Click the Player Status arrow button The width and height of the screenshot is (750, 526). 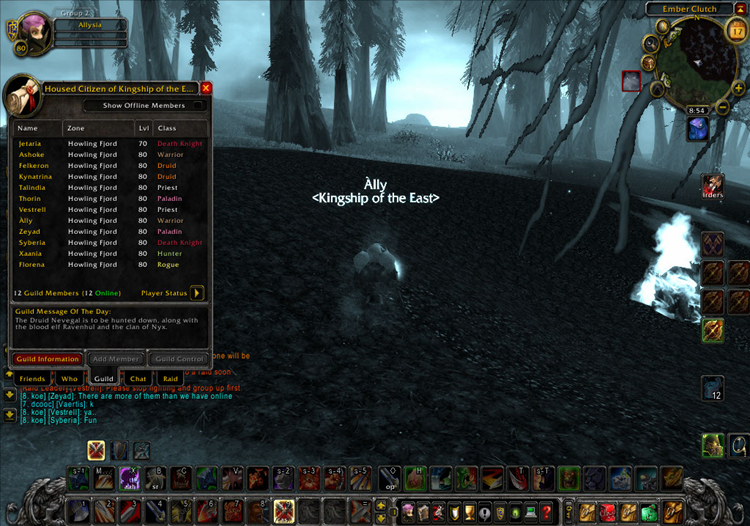197,293
